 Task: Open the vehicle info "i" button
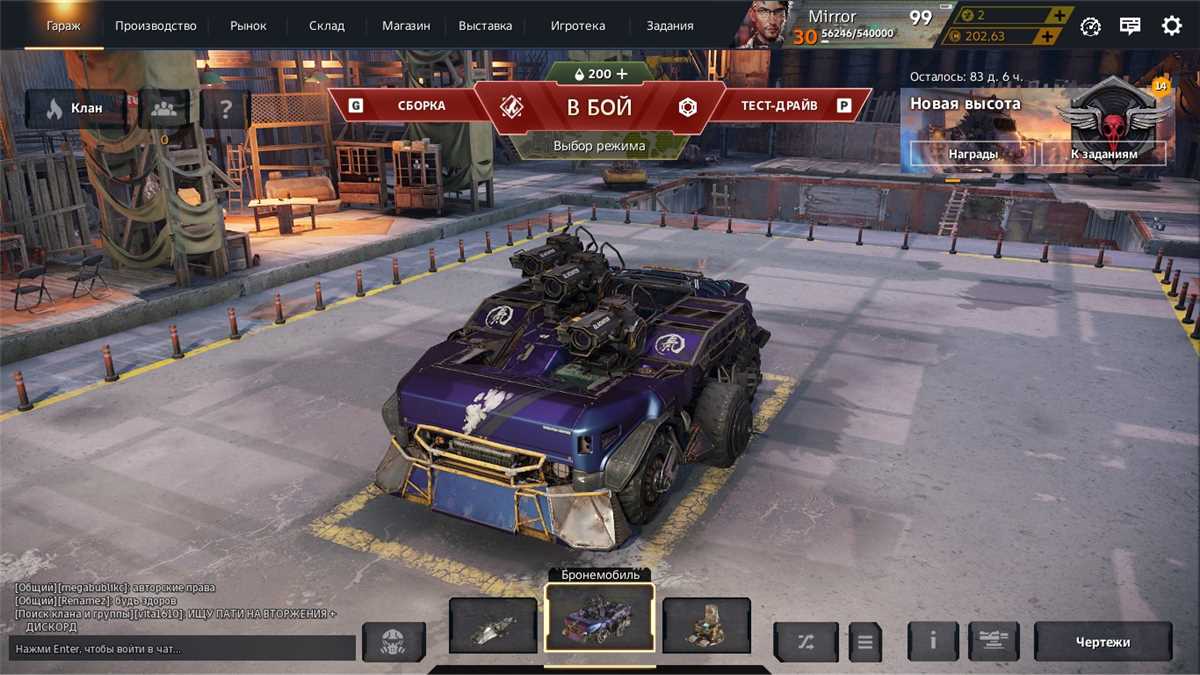932,641
